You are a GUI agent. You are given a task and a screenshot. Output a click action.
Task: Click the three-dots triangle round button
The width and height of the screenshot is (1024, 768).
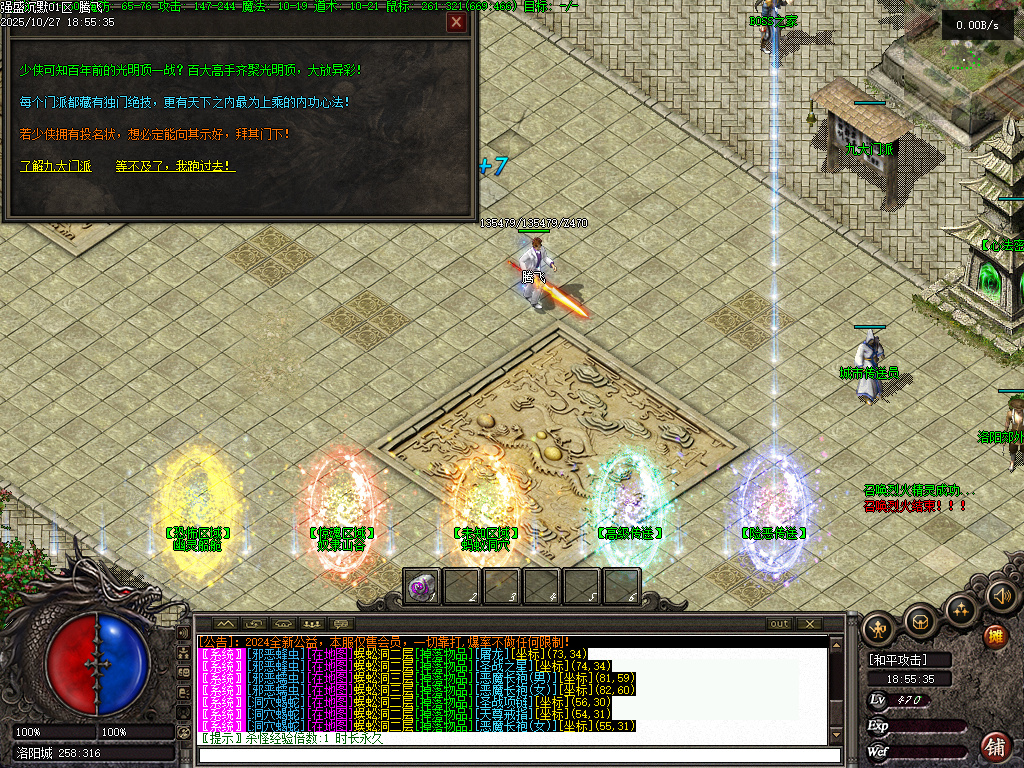click(x=961, y=609)
